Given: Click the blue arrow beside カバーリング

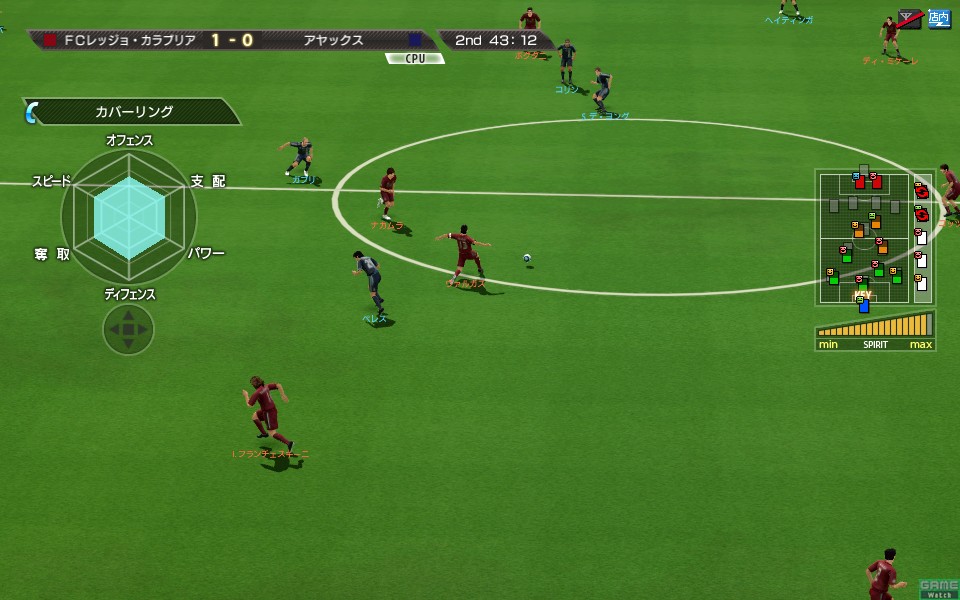Looking at the screenshot, I should (x=30, y=112).
